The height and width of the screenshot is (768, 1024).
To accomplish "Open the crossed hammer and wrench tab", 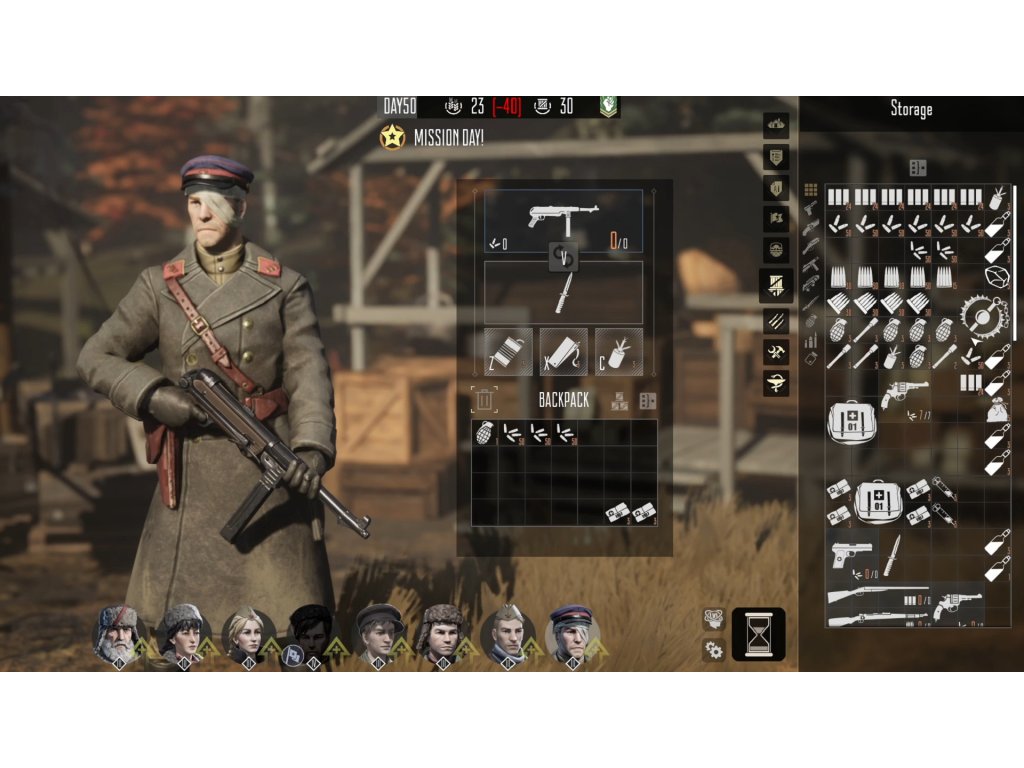I will click(x=777, y=351).
